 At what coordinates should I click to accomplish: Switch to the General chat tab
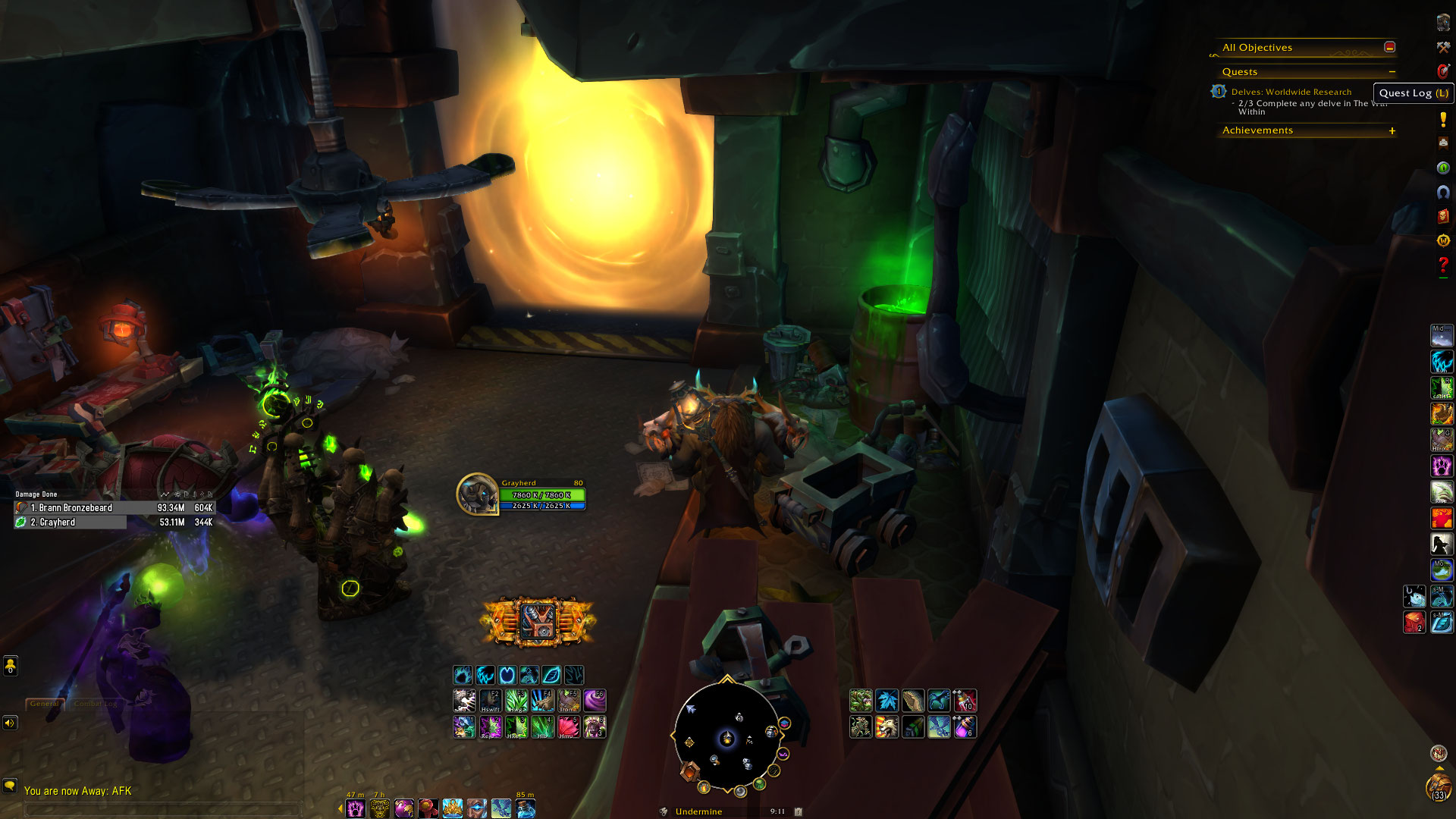[x=44, y=704]
